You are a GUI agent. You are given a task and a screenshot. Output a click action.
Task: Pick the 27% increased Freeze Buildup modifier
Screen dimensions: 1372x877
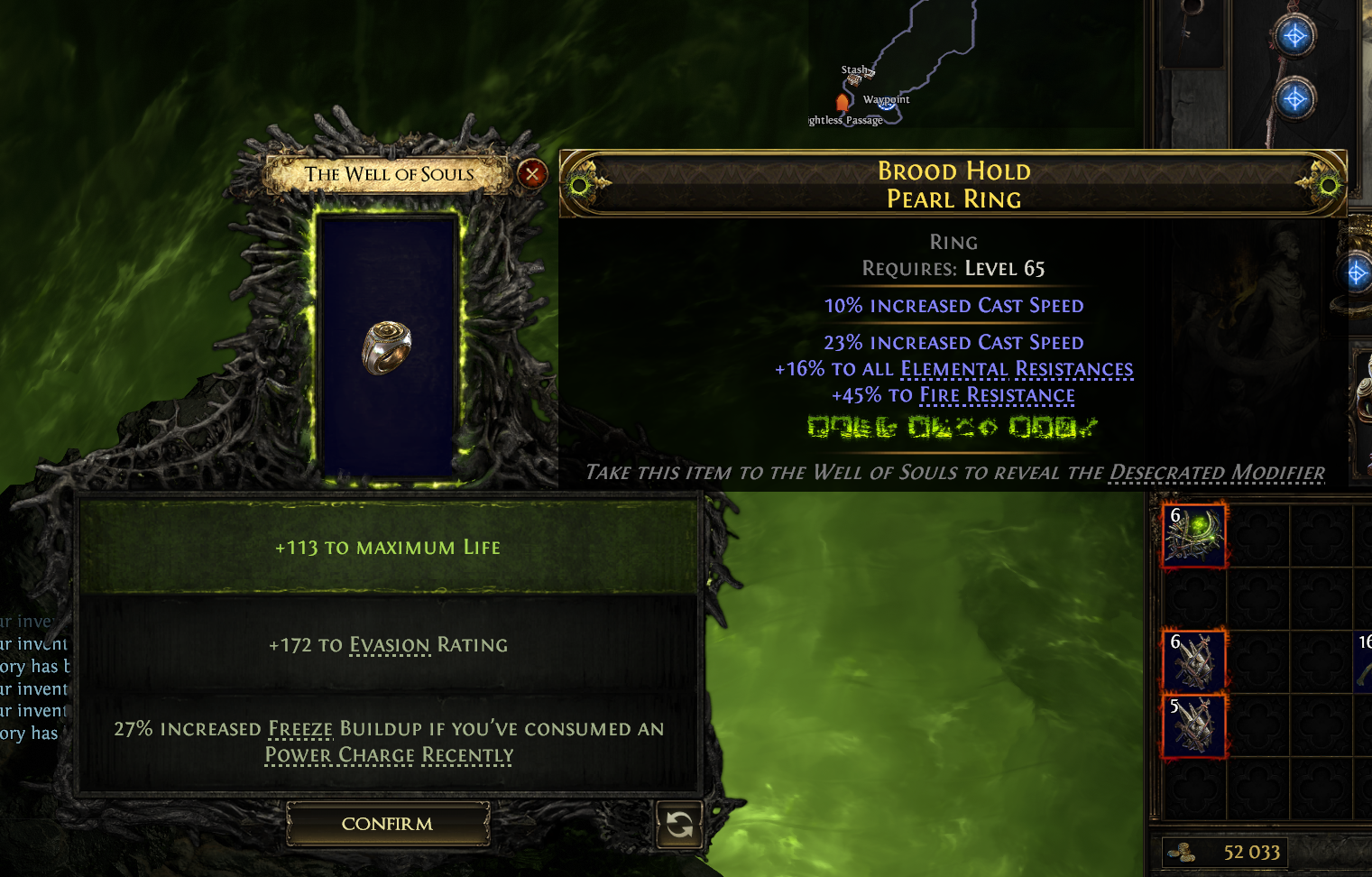388,742
